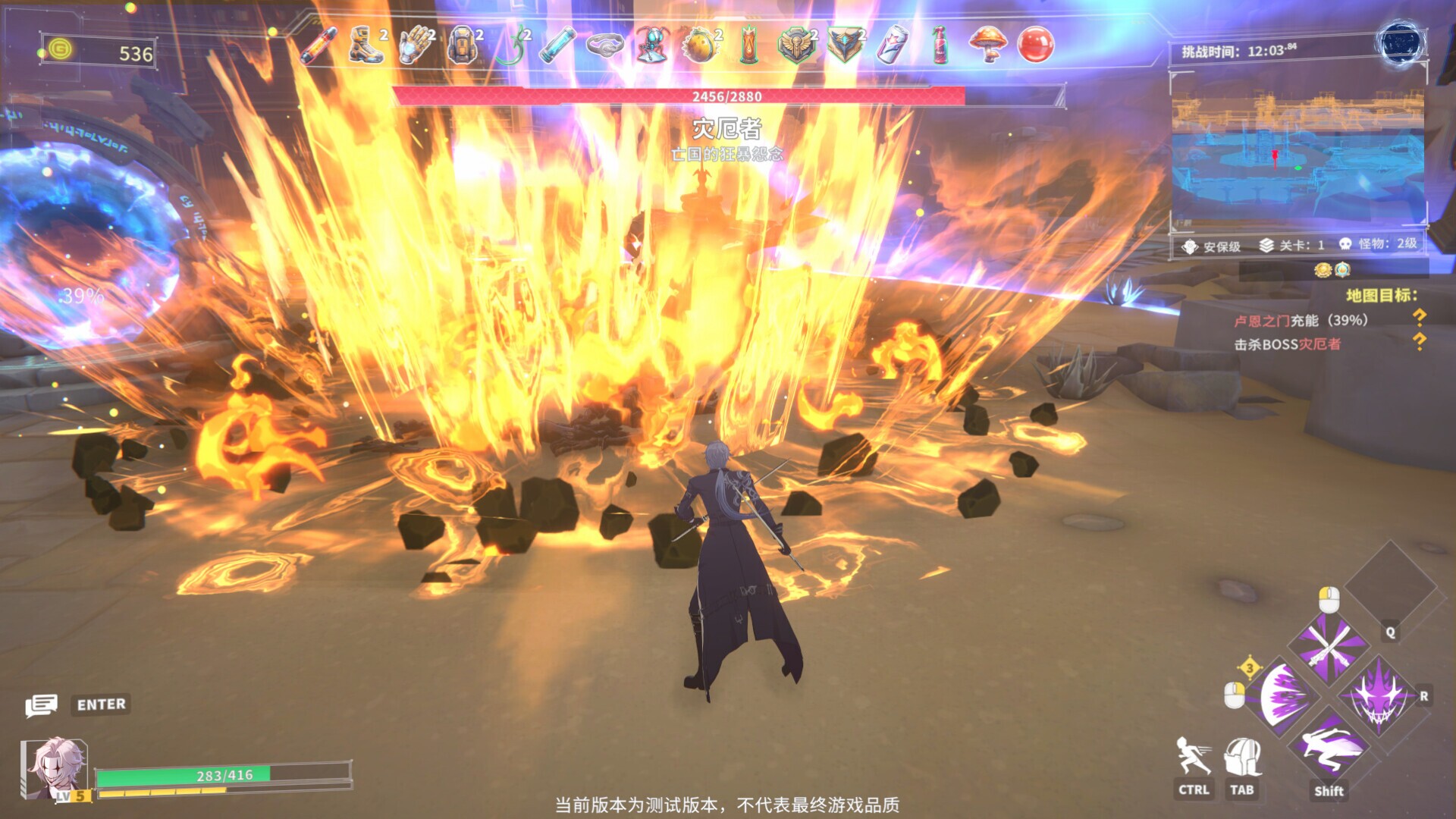
Task: Expand the 地图目标 objectives list
Action: 1382,295
